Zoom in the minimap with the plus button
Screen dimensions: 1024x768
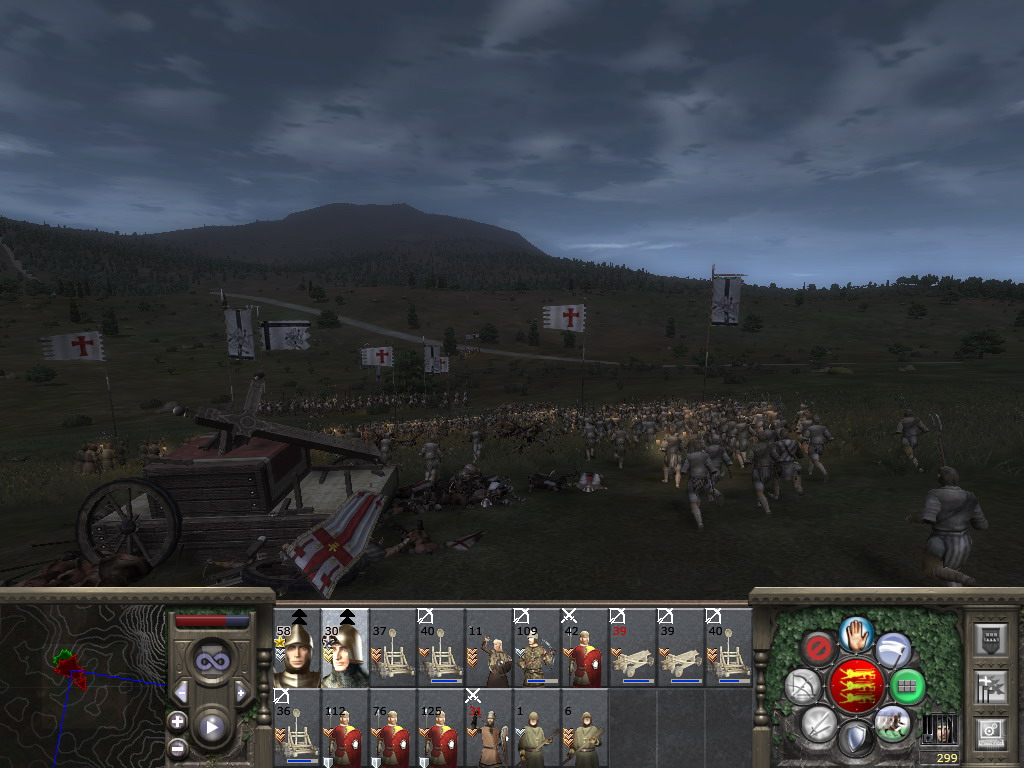[x=178, y=721]
